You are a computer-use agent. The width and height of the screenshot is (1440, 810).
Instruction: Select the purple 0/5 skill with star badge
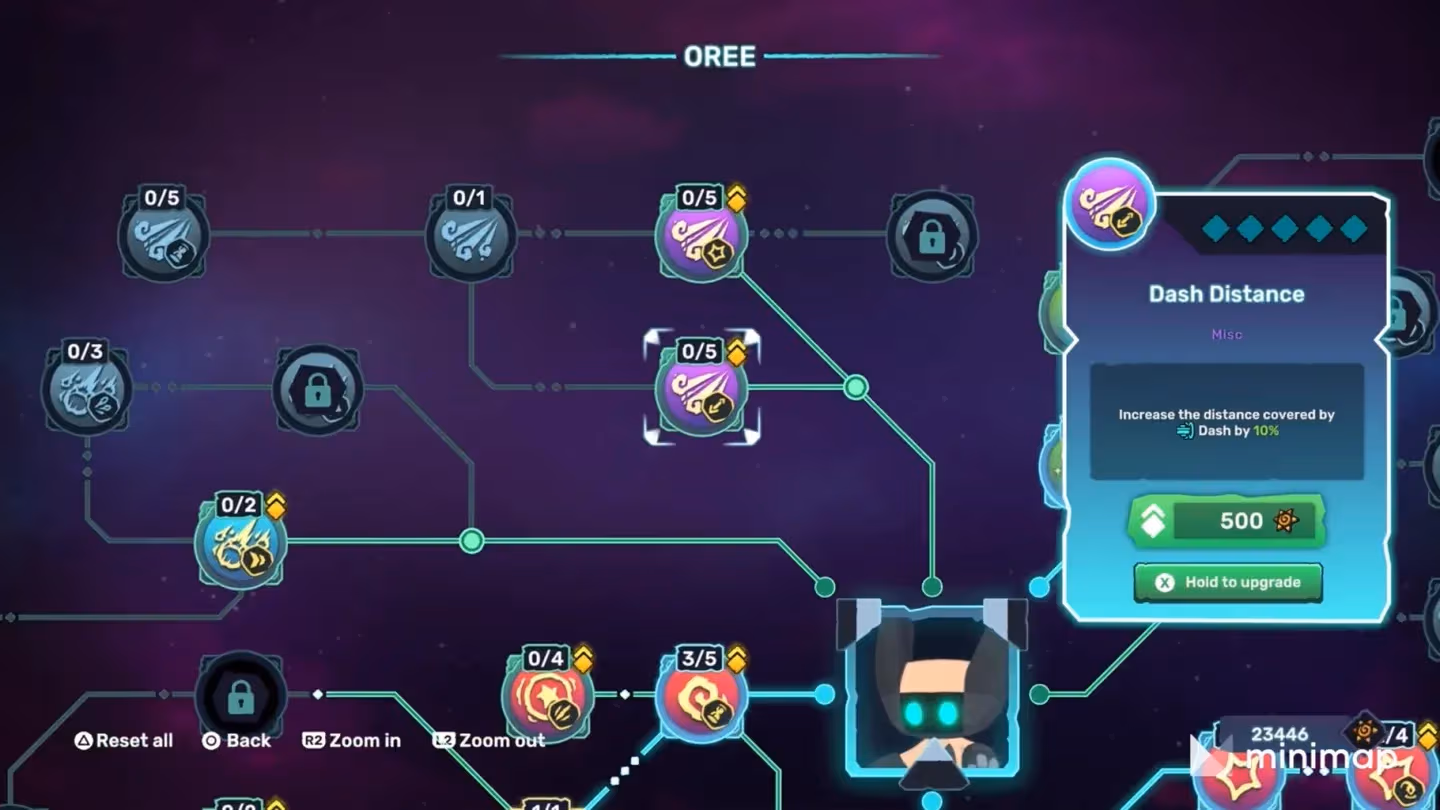click(x=701, y=236)
